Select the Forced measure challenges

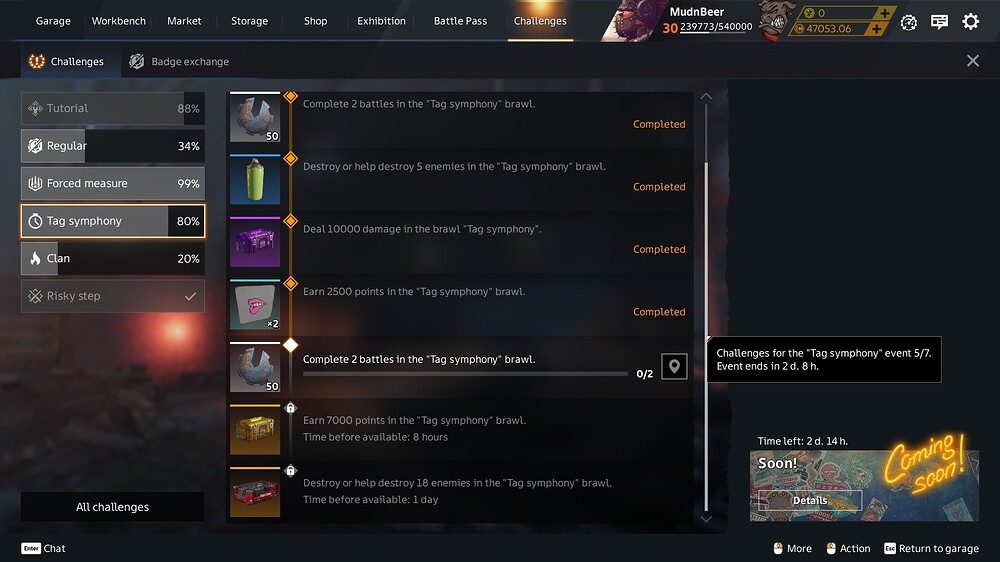coord(112,184)
